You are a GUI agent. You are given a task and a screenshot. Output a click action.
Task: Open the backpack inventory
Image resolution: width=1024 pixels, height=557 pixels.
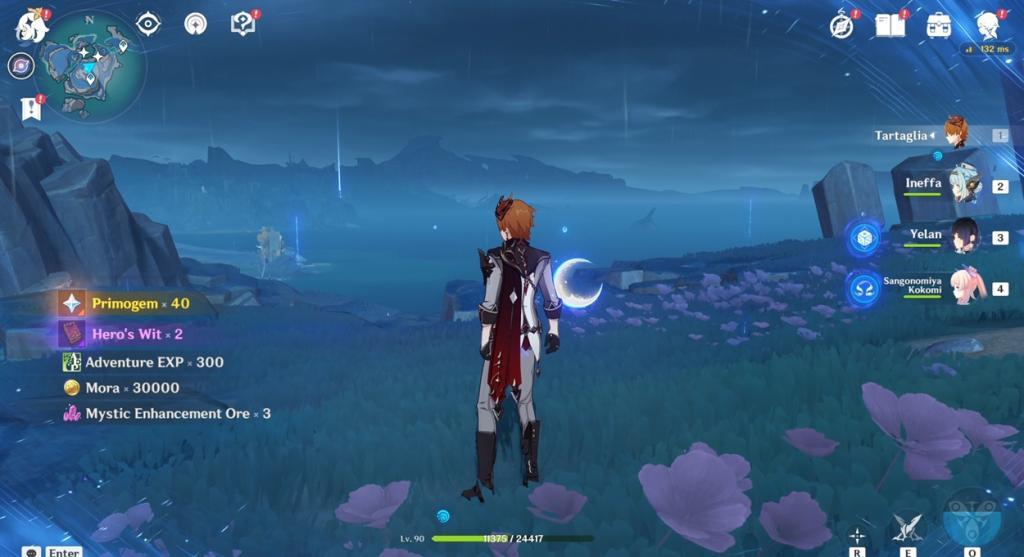click(938, 26)
